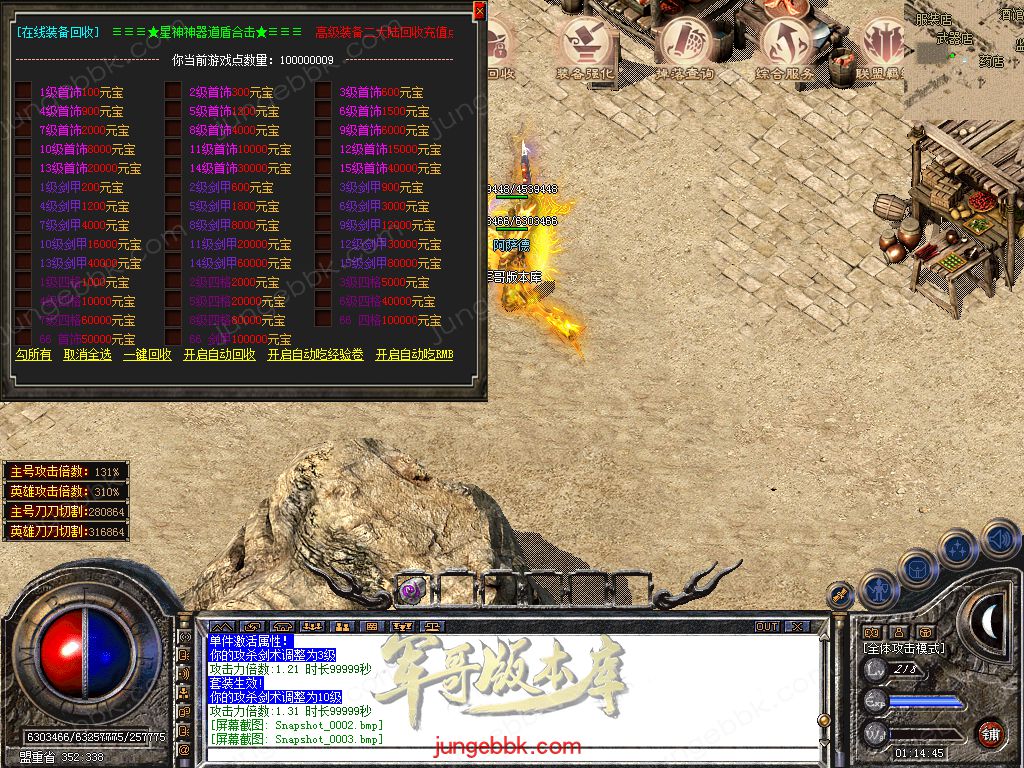This screenshot has width=1024, height=768.
Task: Turn on 开启自动吃经验卷
Action: (x=315, y=355)
